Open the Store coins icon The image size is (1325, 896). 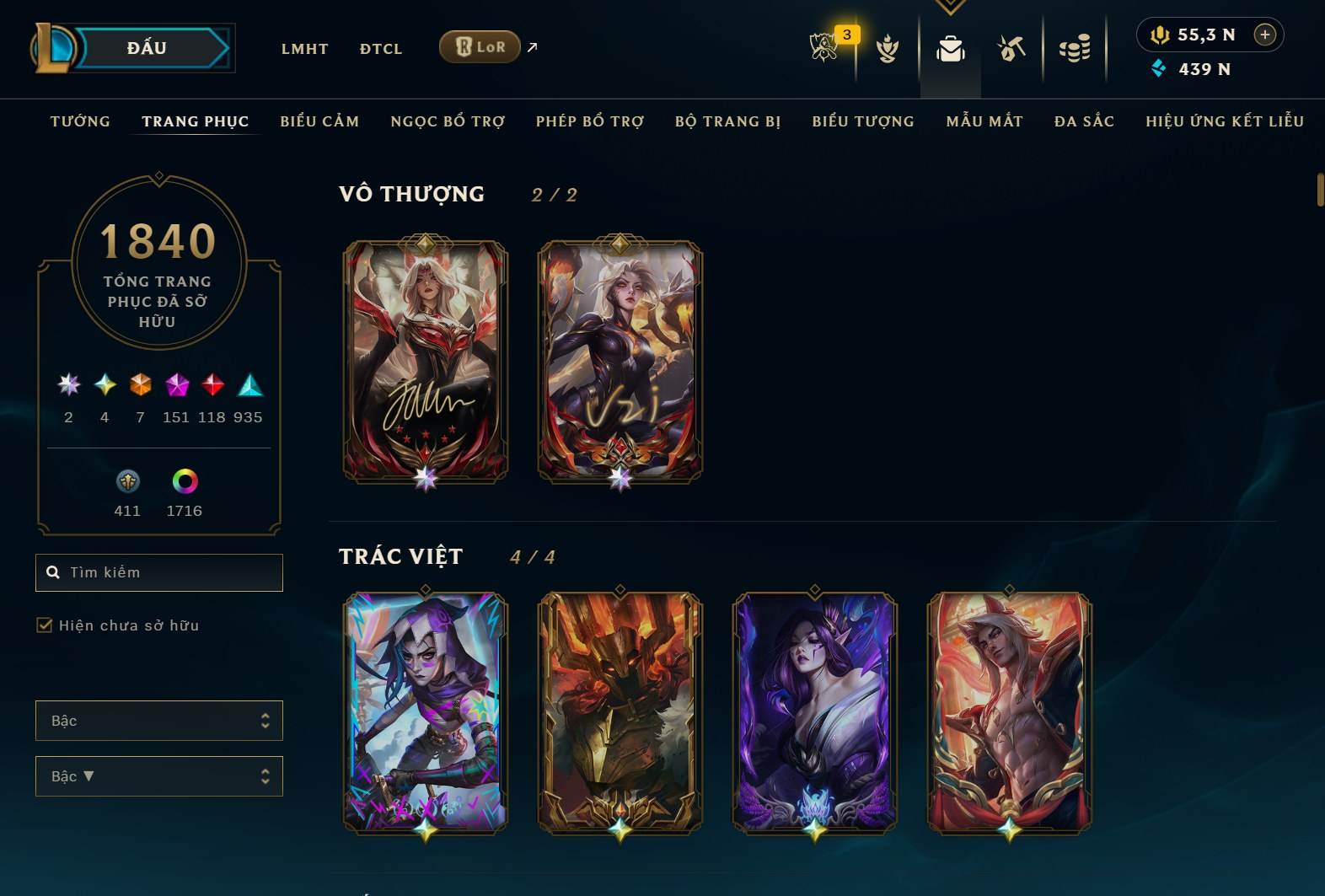[x=1075, y=49]
